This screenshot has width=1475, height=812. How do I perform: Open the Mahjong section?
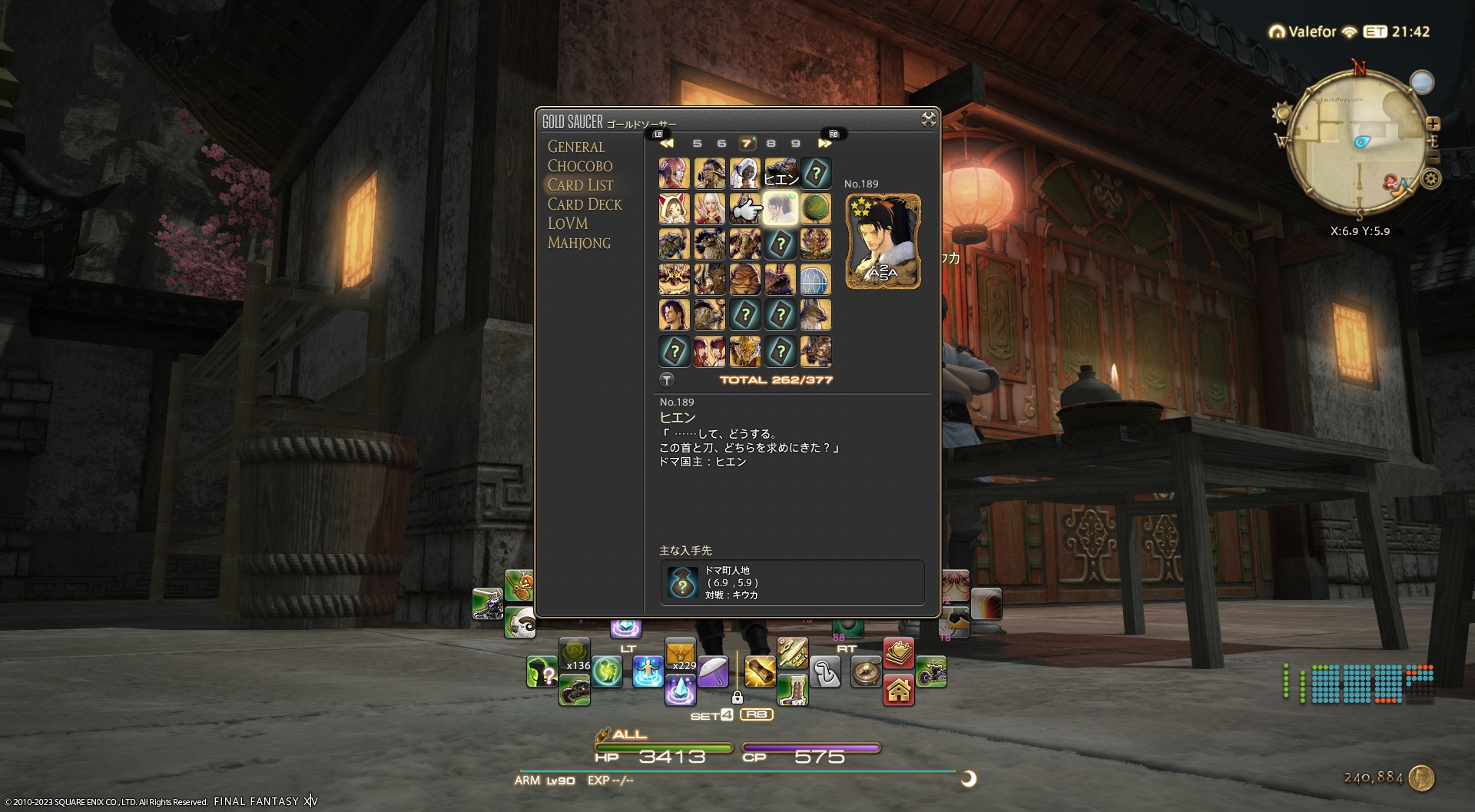click(578, 243)
